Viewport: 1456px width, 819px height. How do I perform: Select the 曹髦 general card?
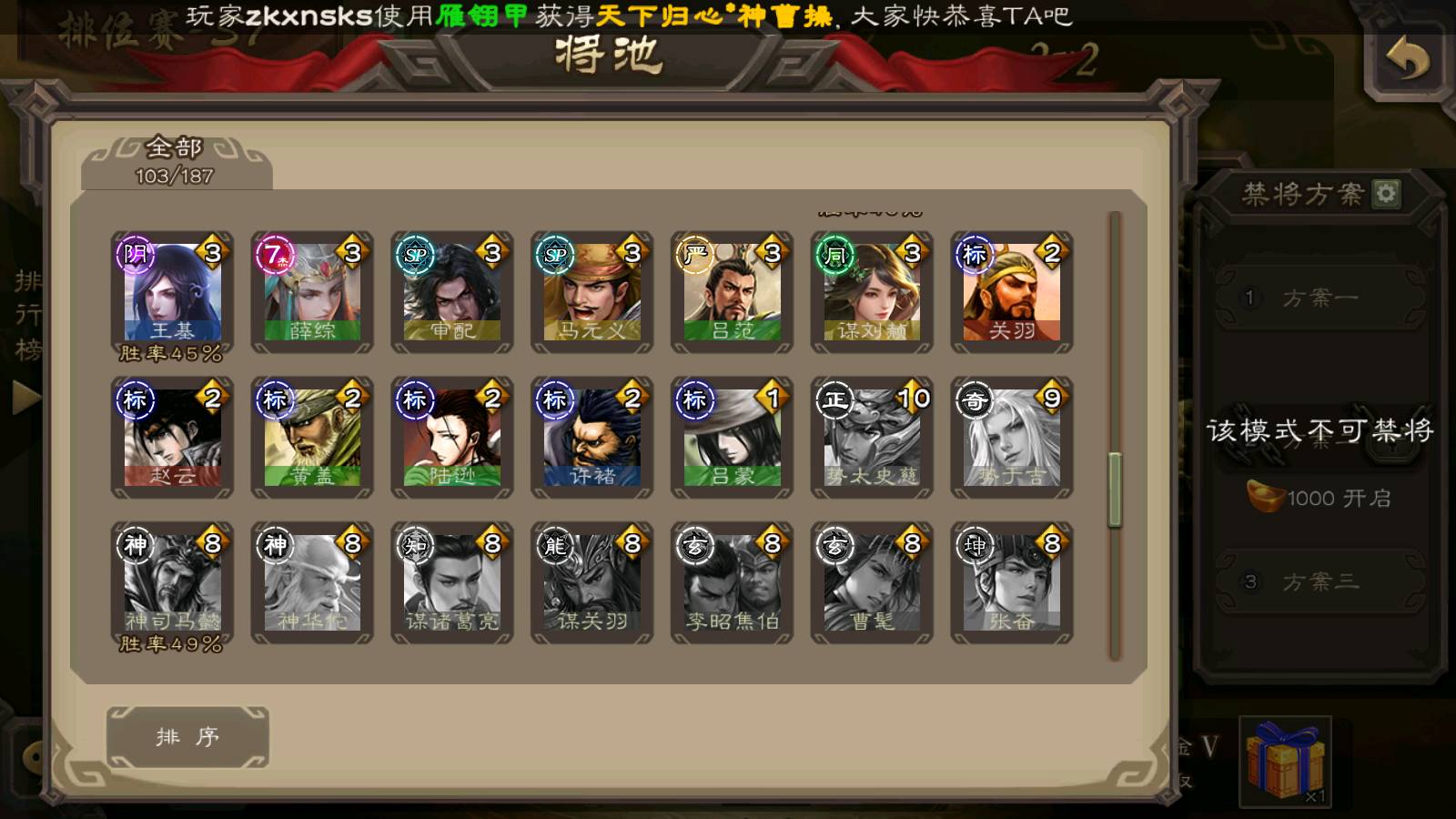pyautogui.click(x=872, y=584)
